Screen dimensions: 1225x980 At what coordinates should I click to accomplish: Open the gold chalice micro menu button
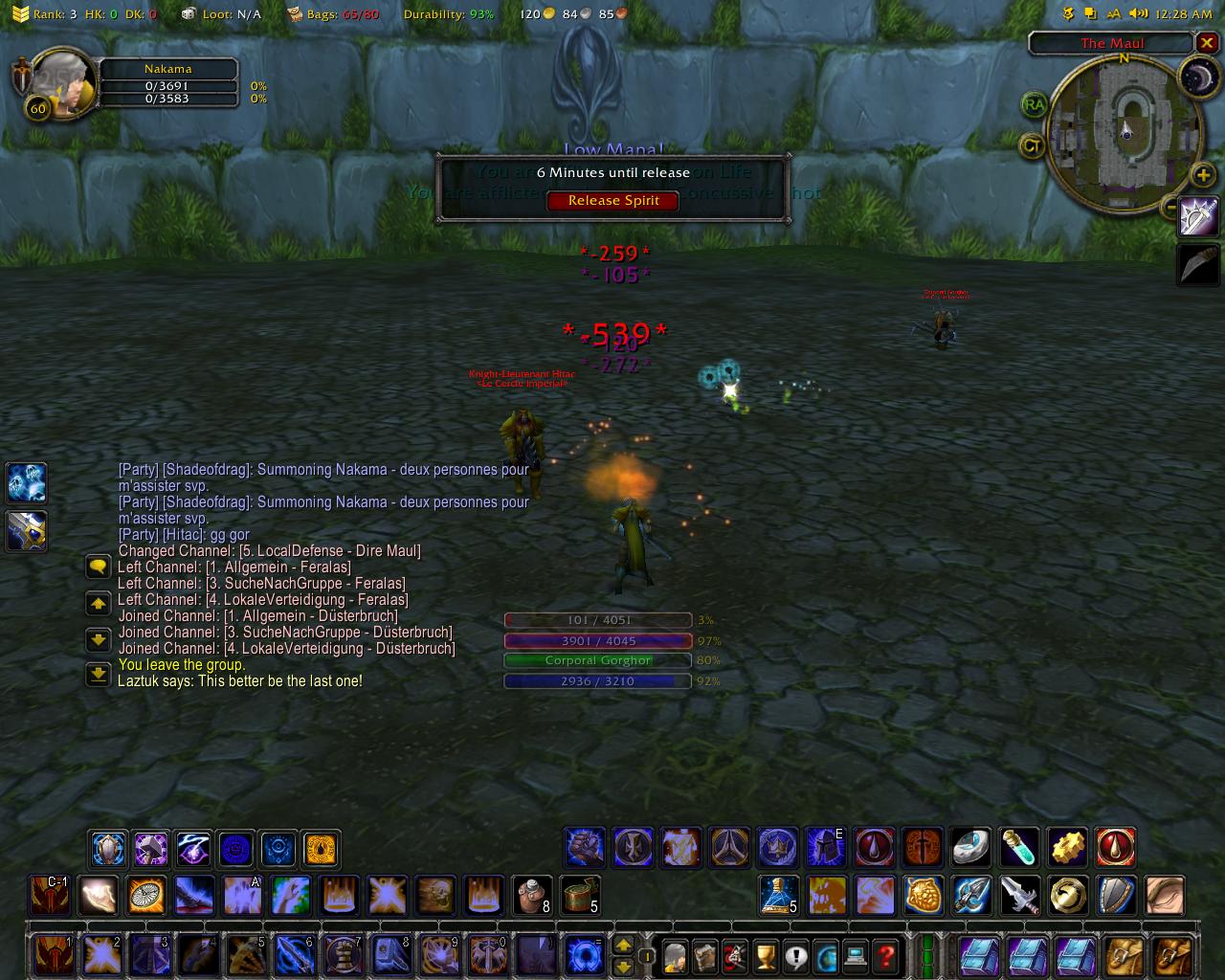(x=765, y=955)
